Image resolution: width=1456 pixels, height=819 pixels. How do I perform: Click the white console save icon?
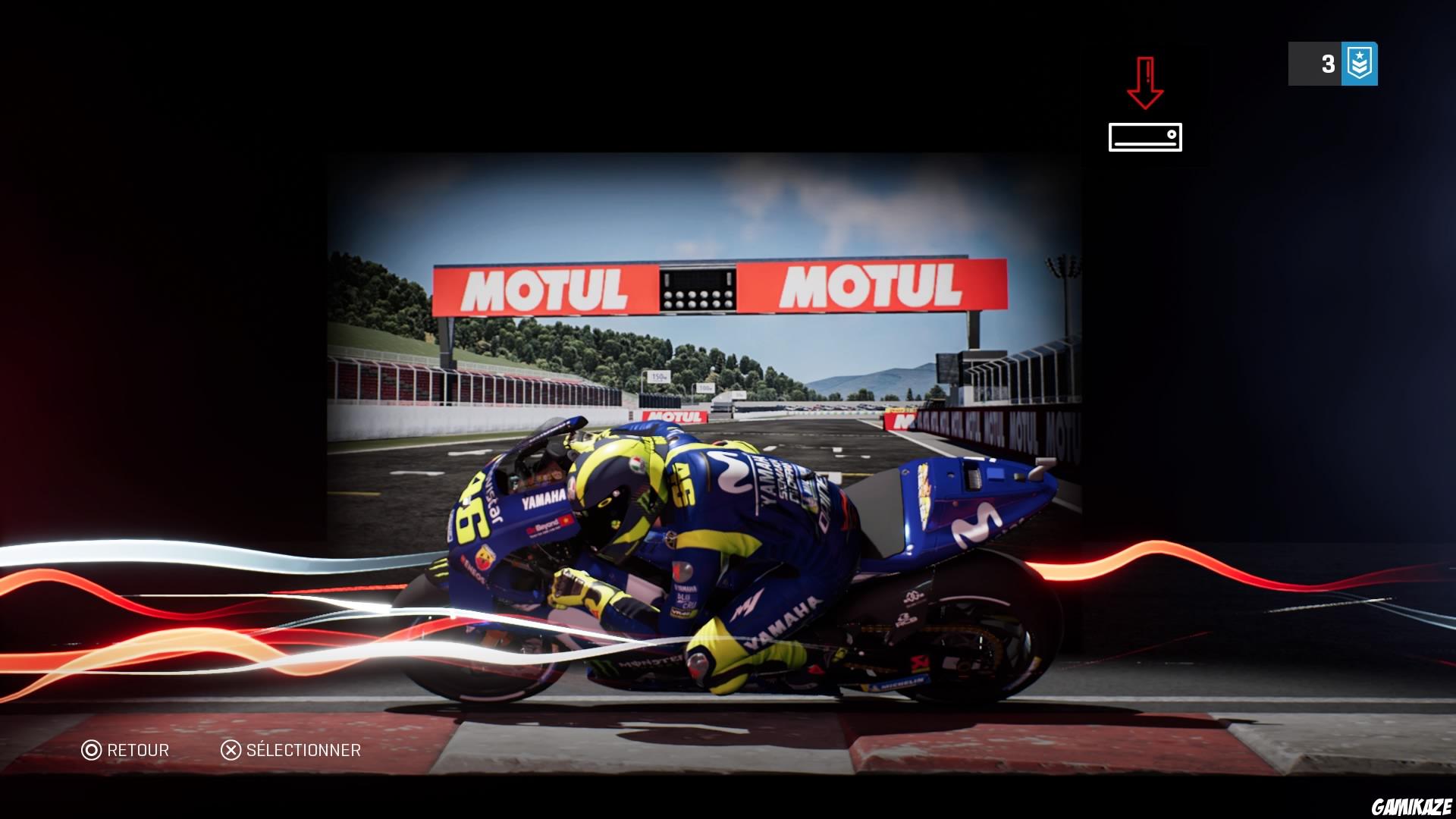tap(1144, 139)
